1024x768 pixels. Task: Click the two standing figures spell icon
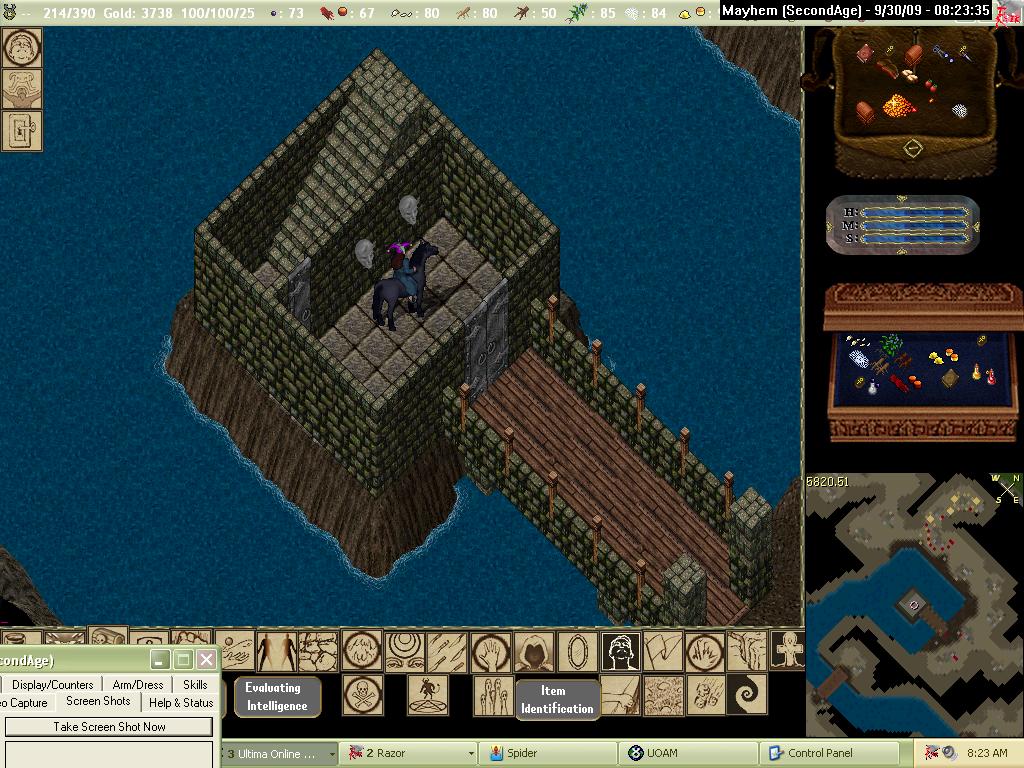(x=277, y=652)
